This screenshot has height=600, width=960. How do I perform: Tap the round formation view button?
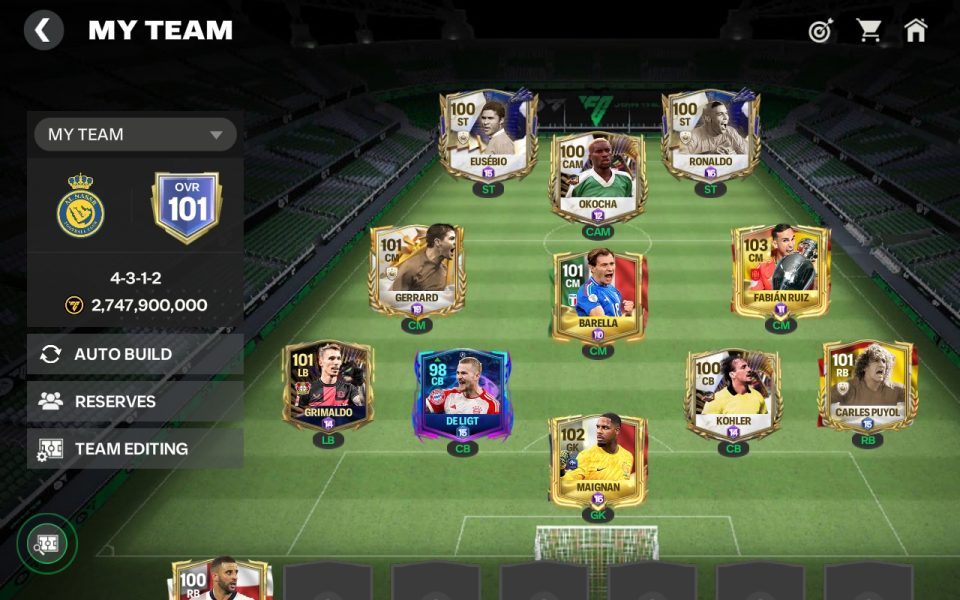46,544
